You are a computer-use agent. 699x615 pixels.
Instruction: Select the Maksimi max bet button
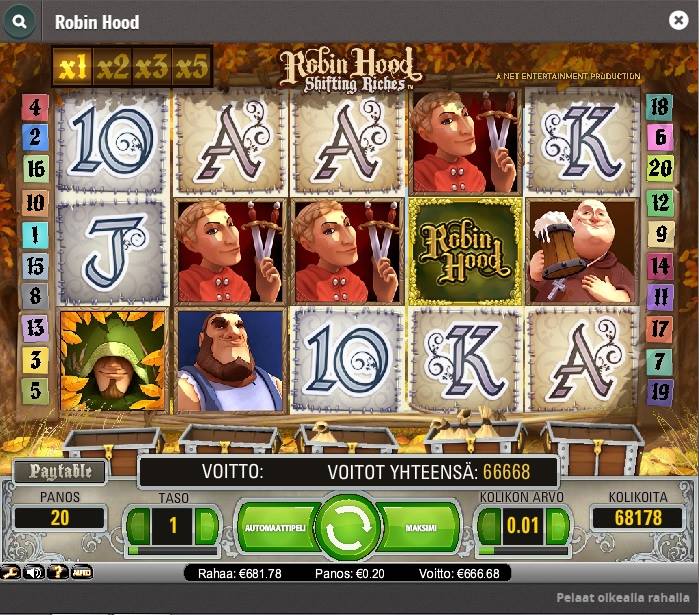click(x=422, y=524)
